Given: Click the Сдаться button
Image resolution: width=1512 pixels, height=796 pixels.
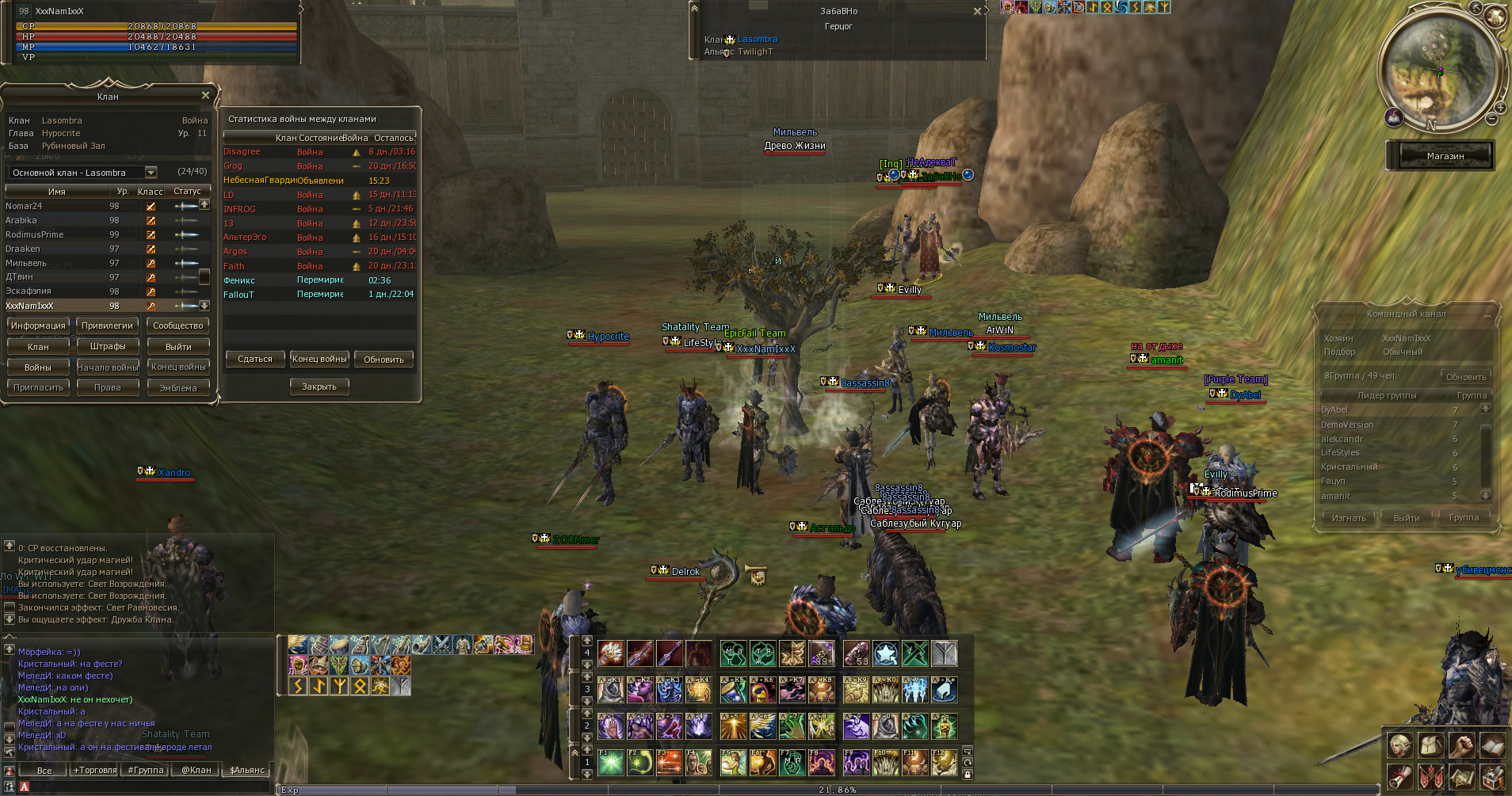Looking at the screenshot, I should pyautogui.click(x=254, y=359).
